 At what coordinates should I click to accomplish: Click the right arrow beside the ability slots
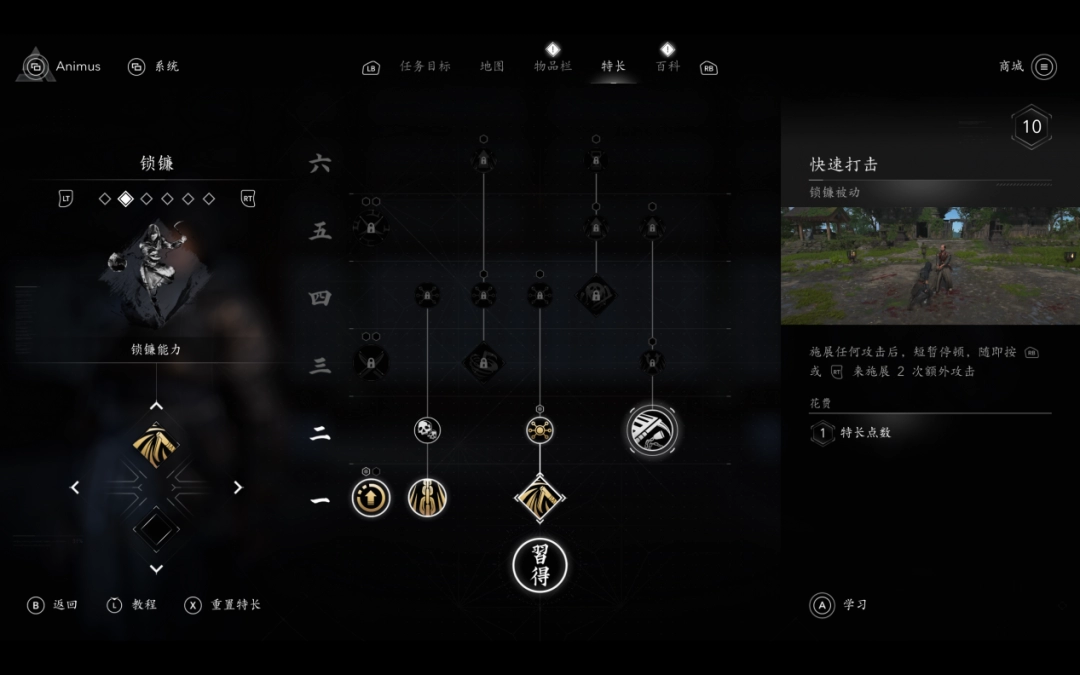click(x=238, y=488)
